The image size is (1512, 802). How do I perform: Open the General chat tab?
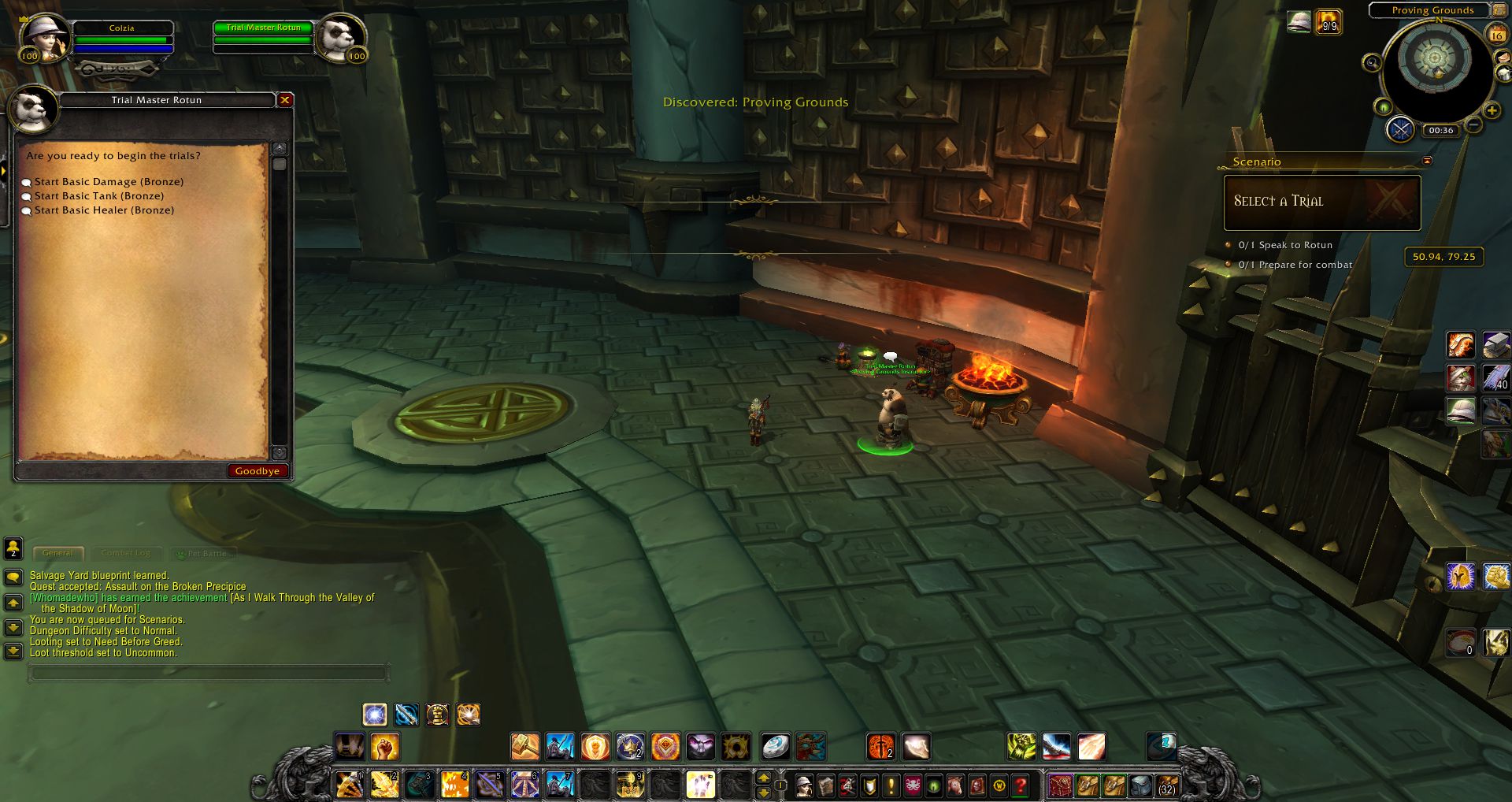click(57, 553)
